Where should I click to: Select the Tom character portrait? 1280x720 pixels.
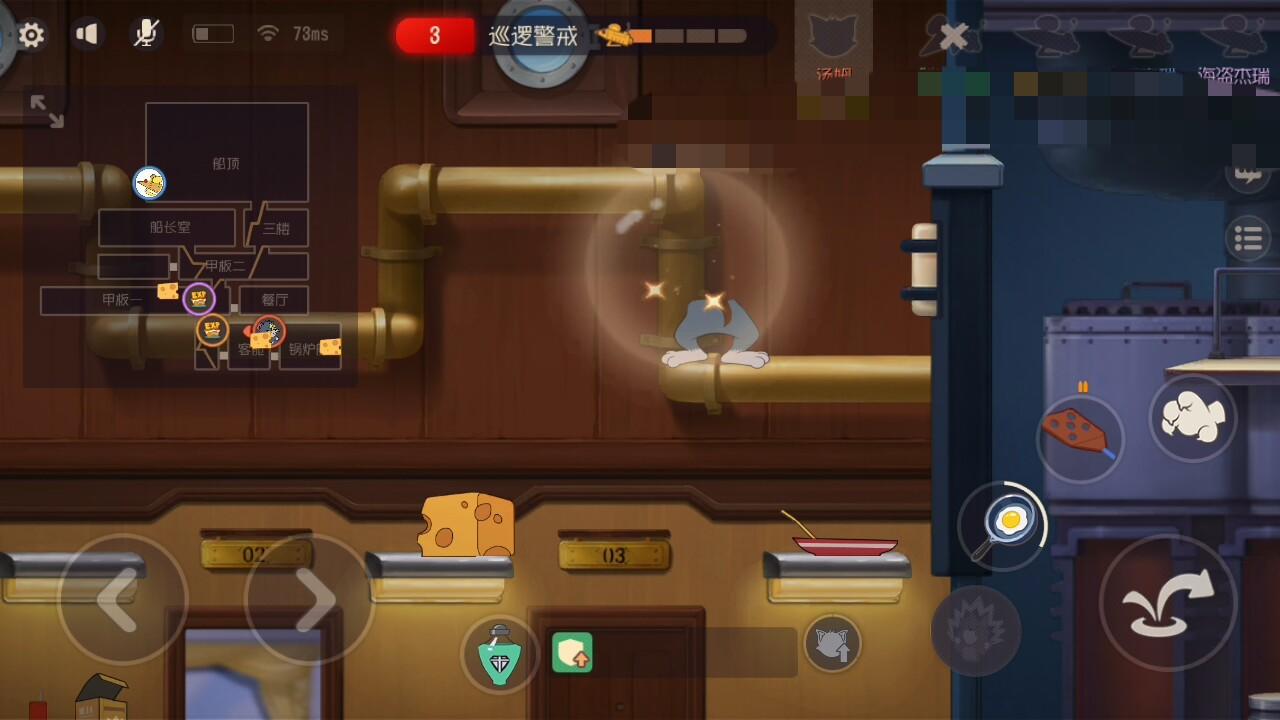pyautogui.click(x=832, y=40)
